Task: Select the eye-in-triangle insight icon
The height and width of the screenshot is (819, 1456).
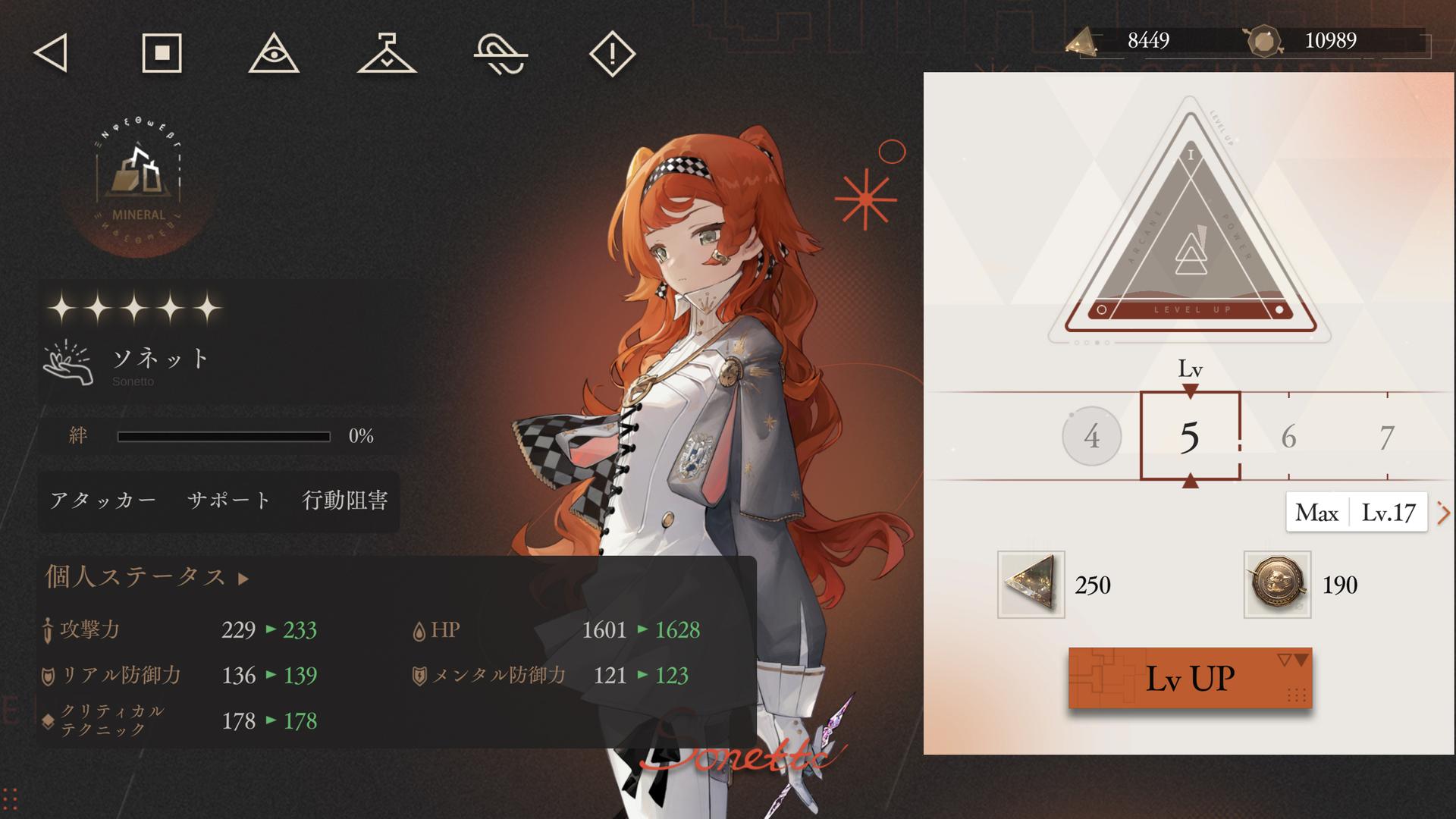Action: click(x=274, y=53)
